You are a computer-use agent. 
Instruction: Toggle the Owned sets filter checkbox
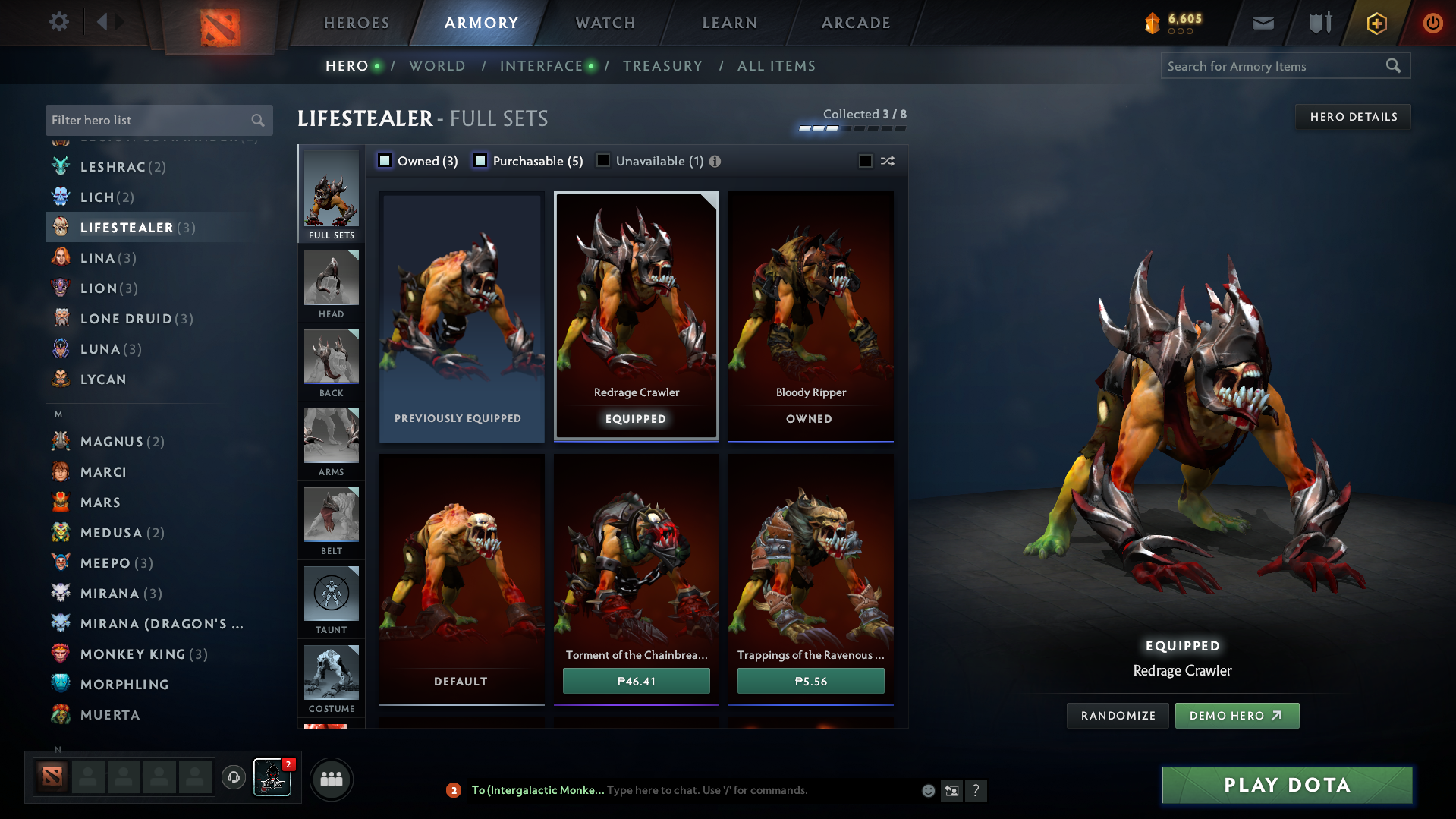pos(385,161)
